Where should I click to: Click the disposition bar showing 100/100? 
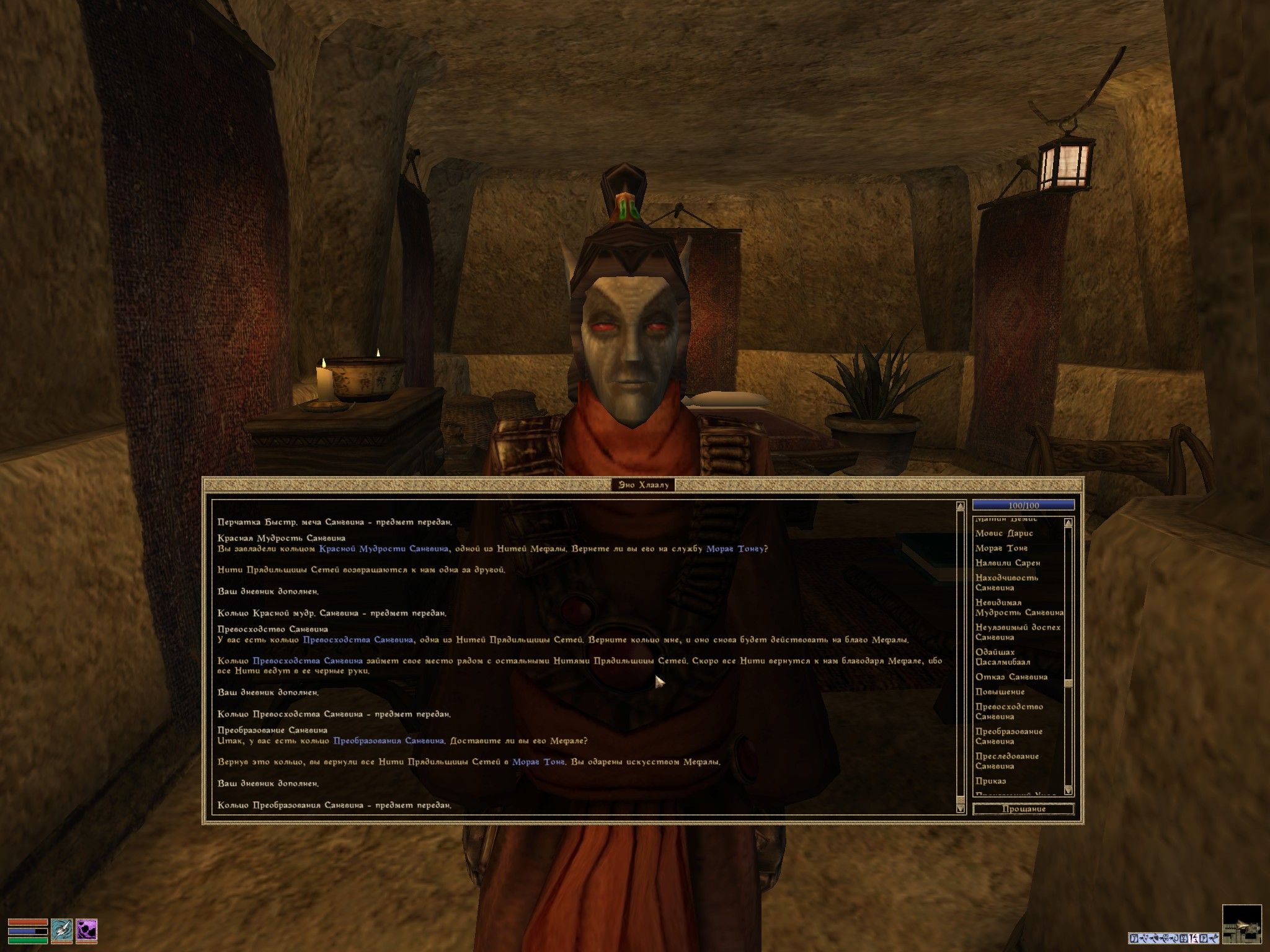click(1025, 505)
